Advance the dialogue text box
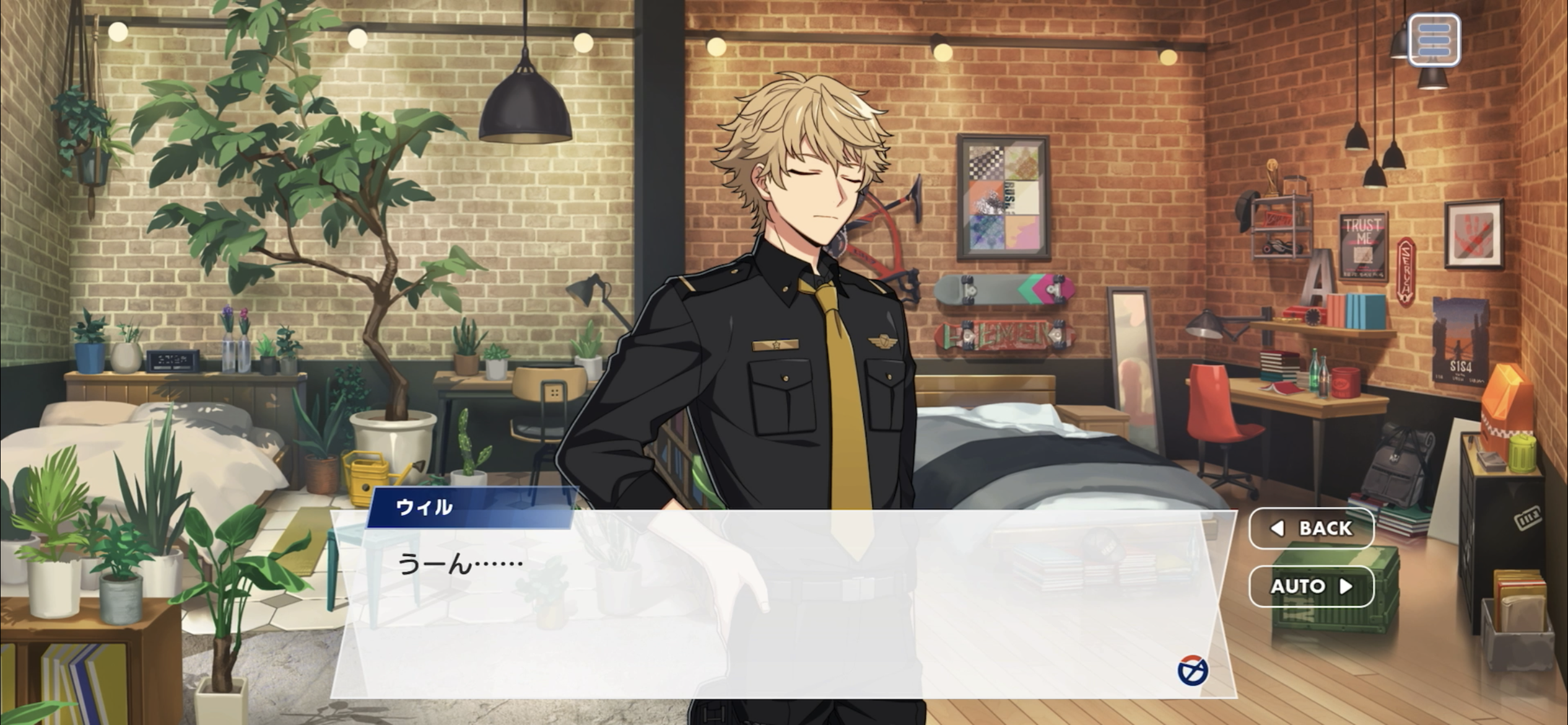The width and height of the screenshot is (1568, 725). pyautogui.click(x=783, y=604)
